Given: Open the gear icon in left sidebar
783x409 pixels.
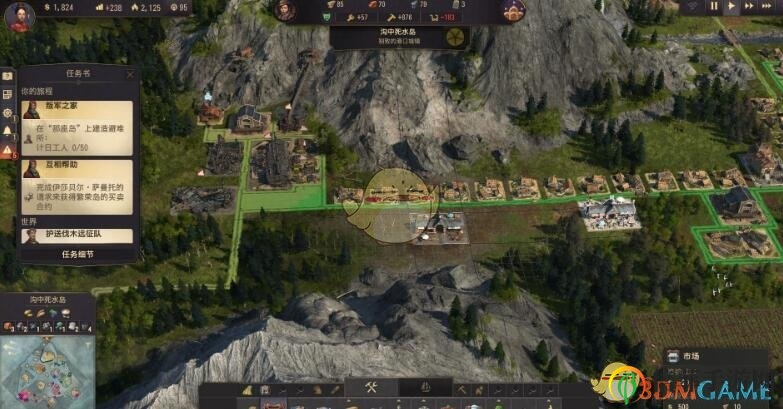Looking at the screenshot, I should pyautogui.click(x=7, y=113).
